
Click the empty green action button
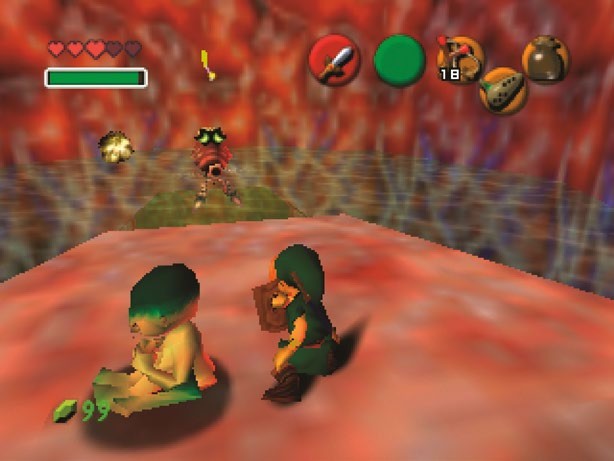[399, 60]
